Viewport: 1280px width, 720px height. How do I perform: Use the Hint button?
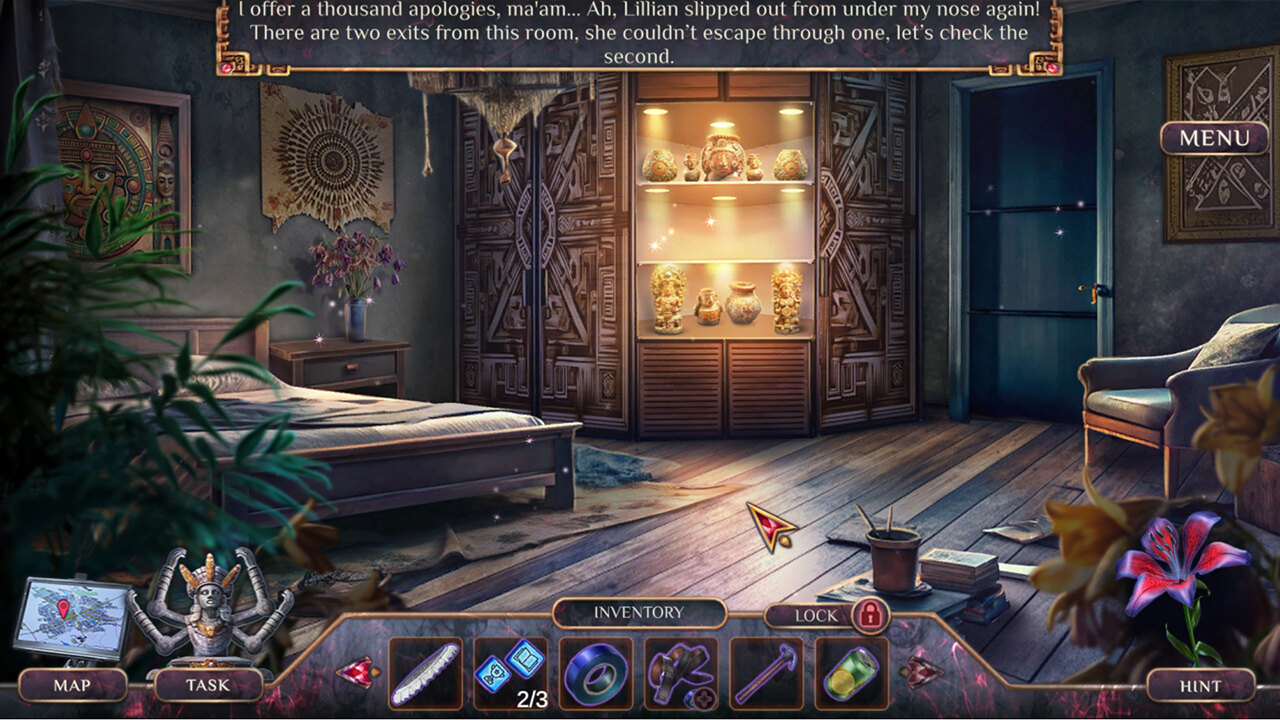[x=1200, y=686]
